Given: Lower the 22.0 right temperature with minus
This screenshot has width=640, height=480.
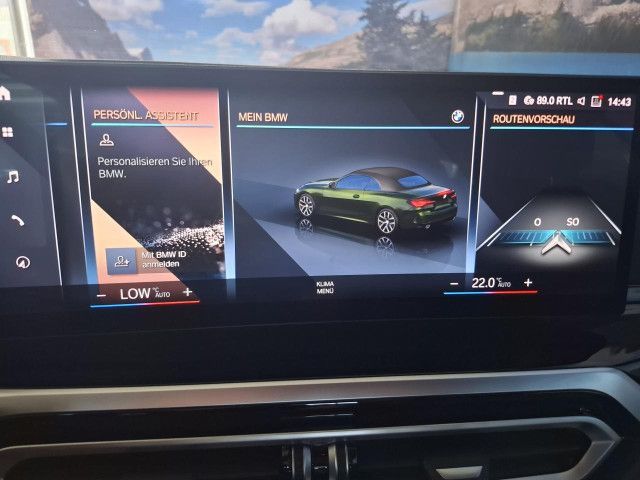Looking at the screenshot, I should coord(454,284).
